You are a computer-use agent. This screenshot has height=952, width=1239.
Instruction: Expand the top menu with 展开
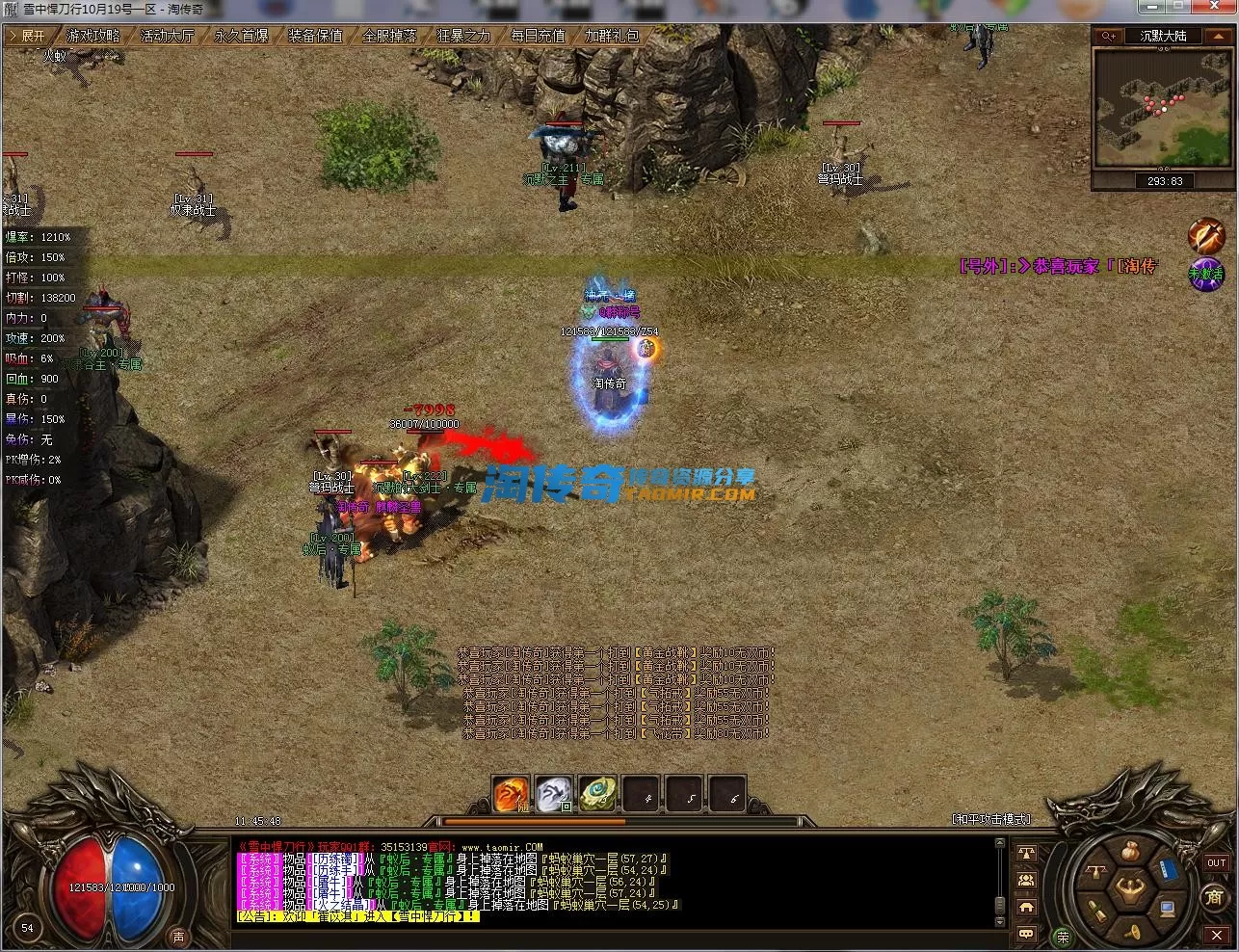29,36
